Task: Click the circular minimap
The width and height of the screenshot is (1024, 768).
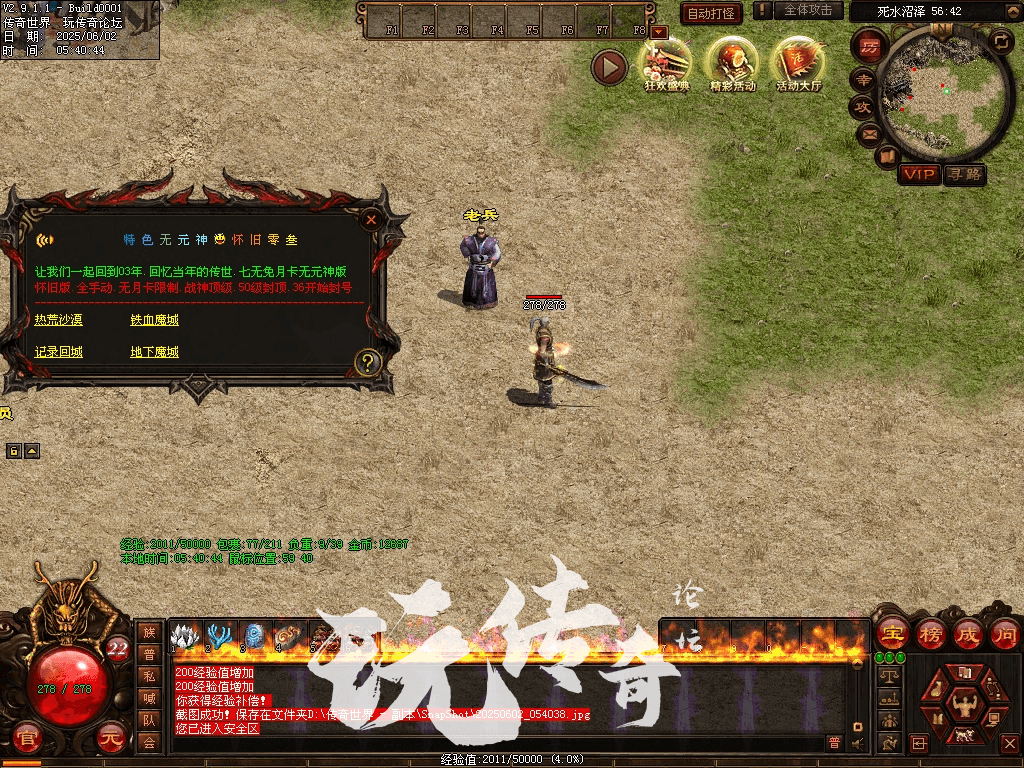Action: pos(944,94)
